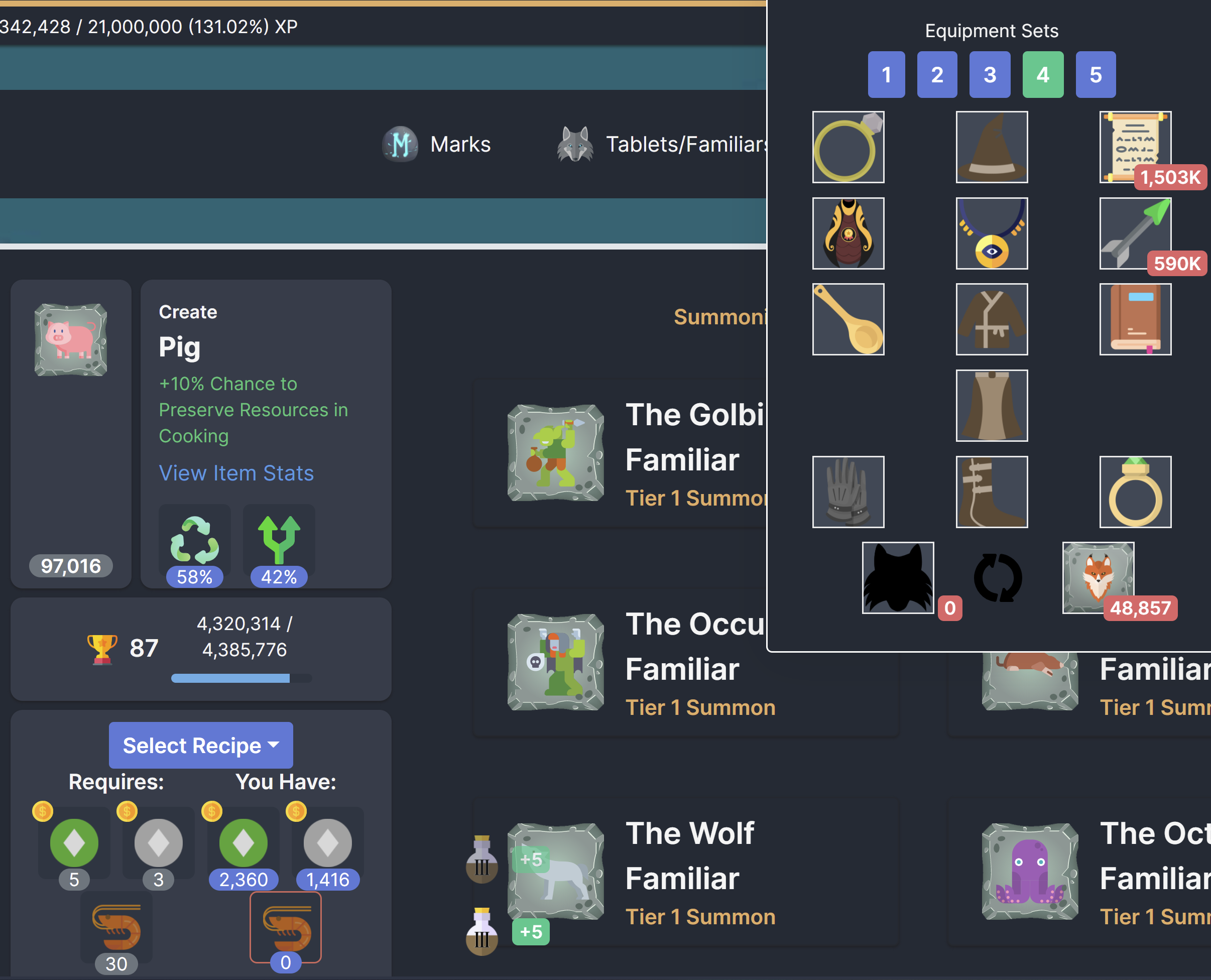Viewport: 1211px width, 980px height.
Task: Open the Select Recipe dropdown
Action: point(200,745)
